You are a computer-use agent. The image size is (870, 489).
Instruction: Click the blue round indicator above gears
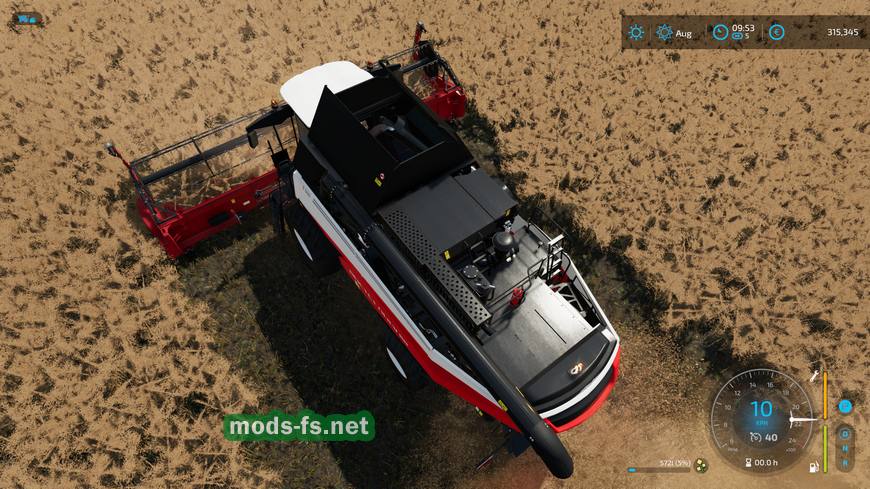(845, 406)
